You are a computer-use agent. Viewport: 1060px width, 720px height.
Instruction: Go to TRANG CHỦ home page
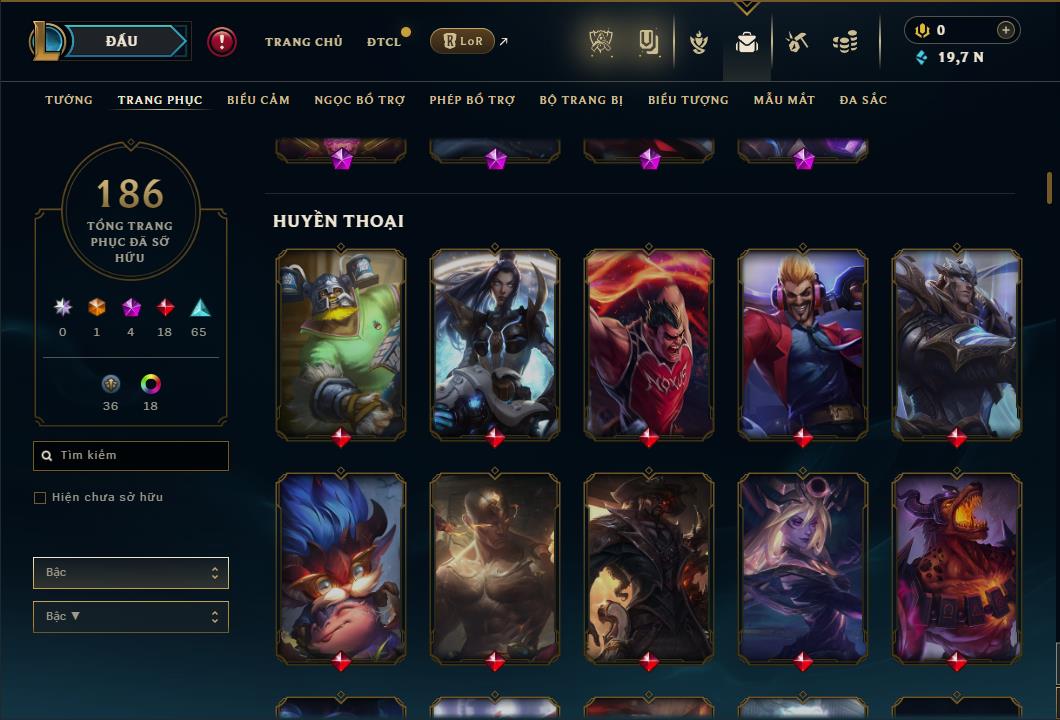[303, 42]
